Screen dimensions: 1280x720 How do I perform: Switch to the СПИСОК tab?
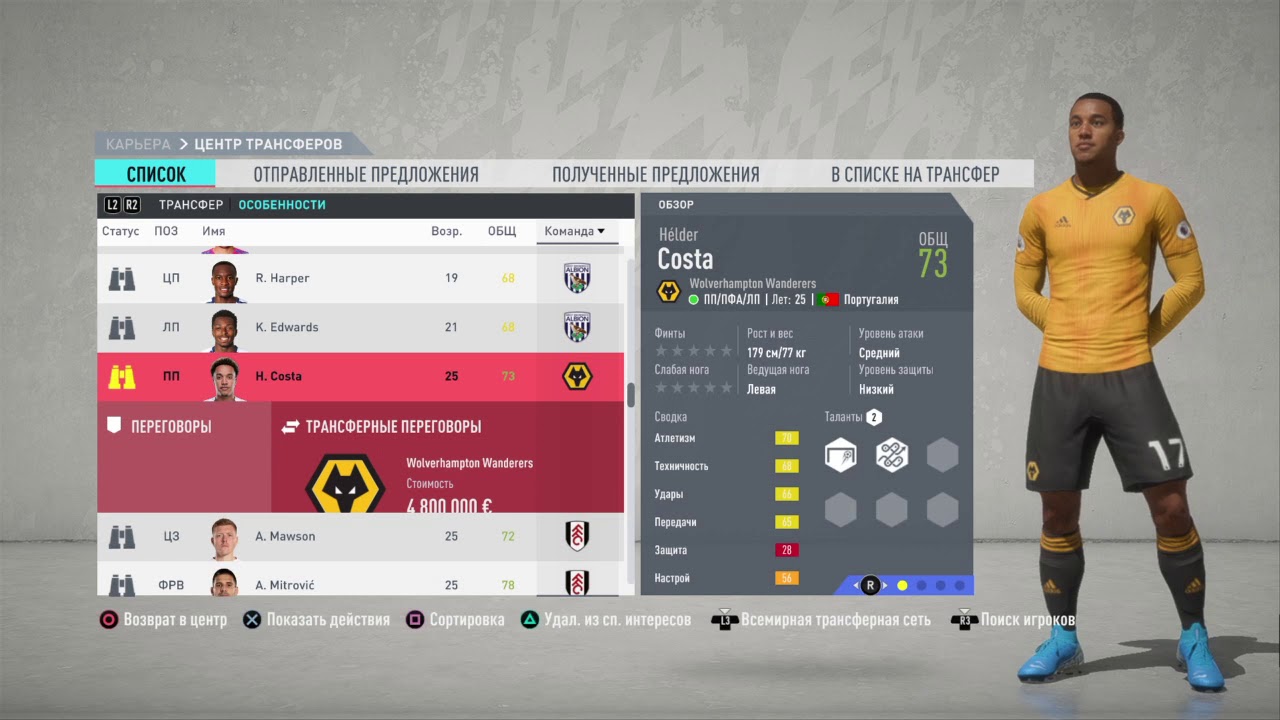point(155,174)
